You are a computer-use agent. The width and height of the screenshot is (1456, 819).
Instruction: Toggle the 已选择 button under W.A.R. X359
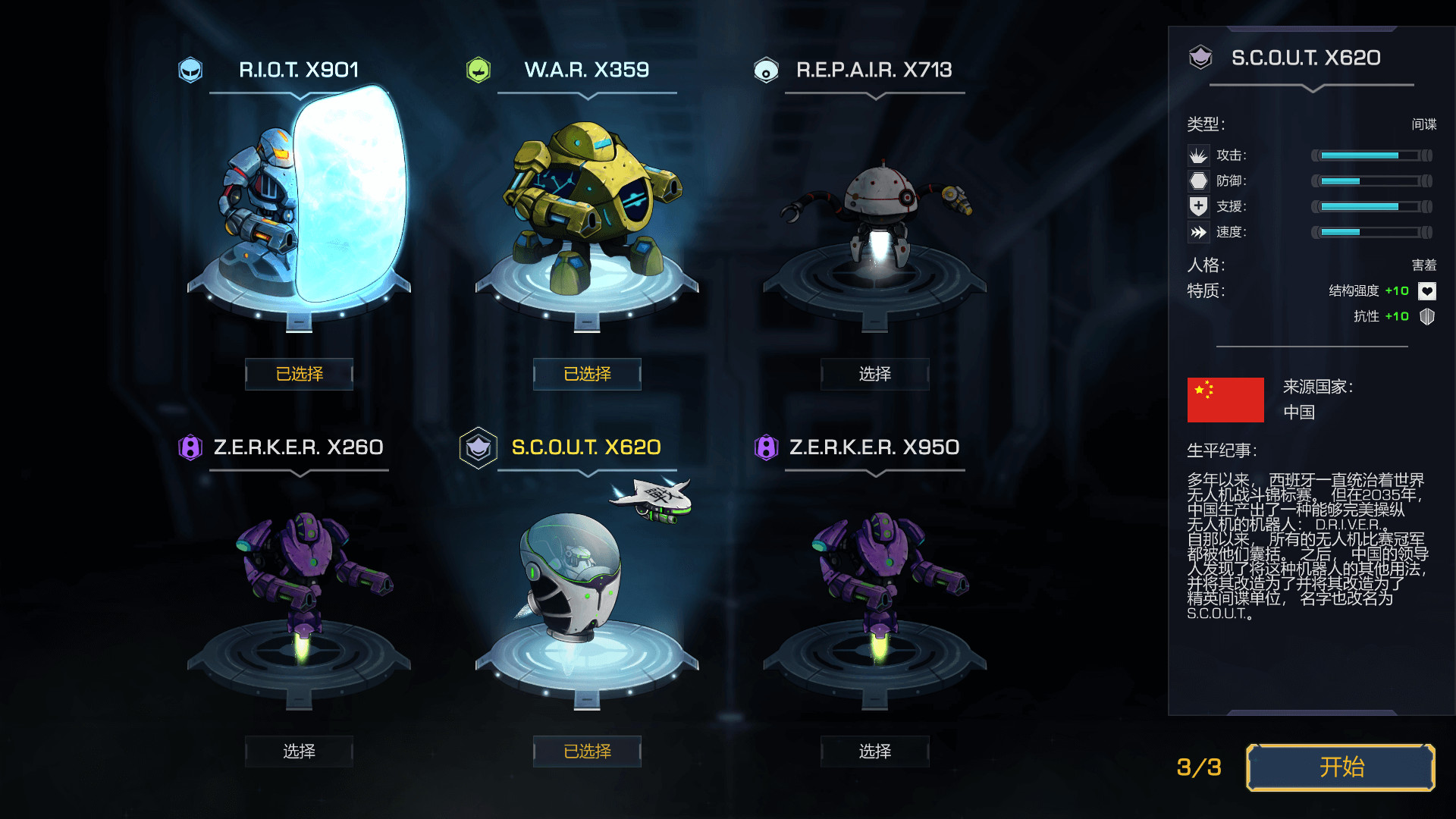coord(587,374)
